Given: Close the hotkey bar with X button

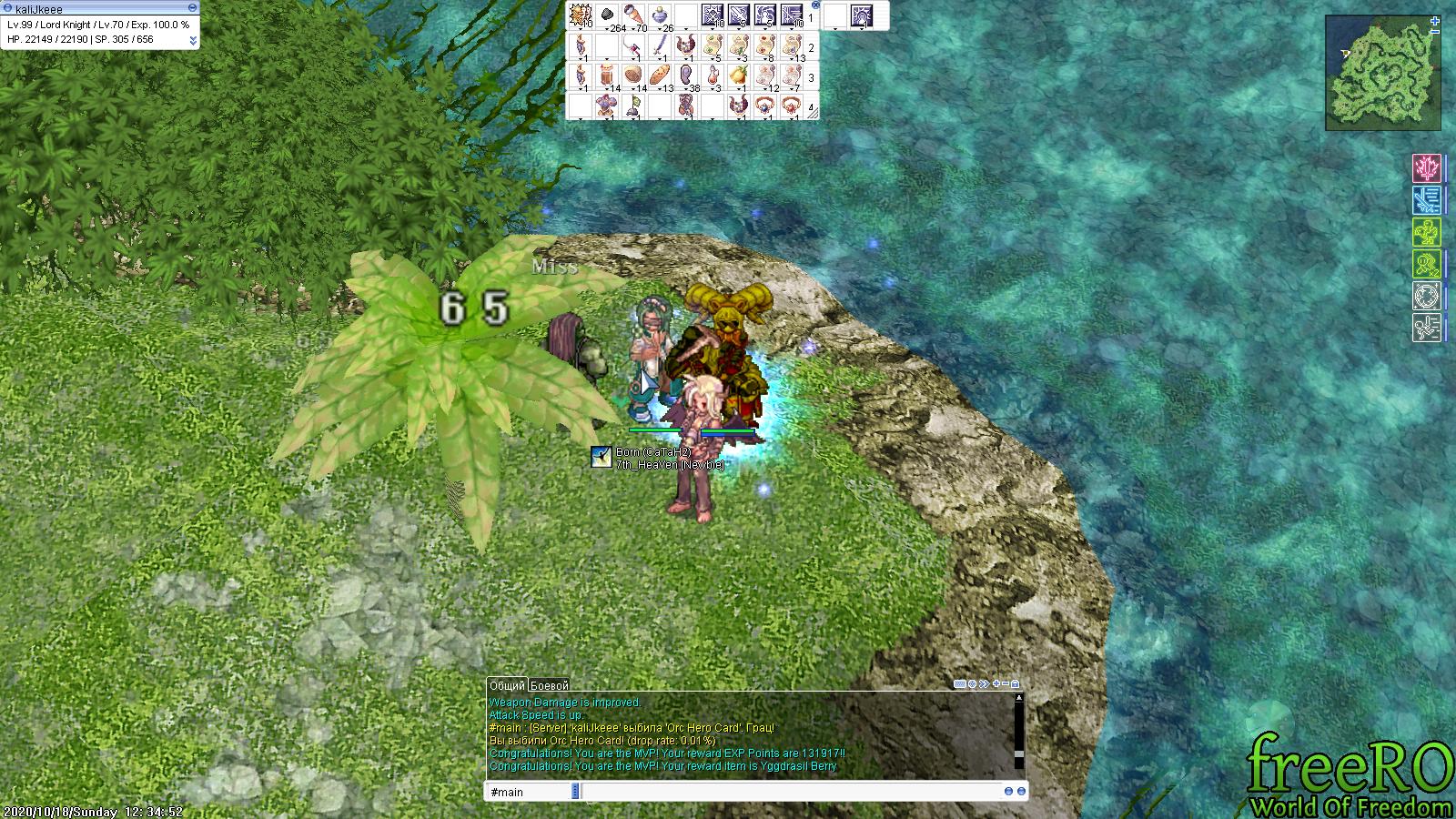Looking at the screenshot, I should (815, 5).
